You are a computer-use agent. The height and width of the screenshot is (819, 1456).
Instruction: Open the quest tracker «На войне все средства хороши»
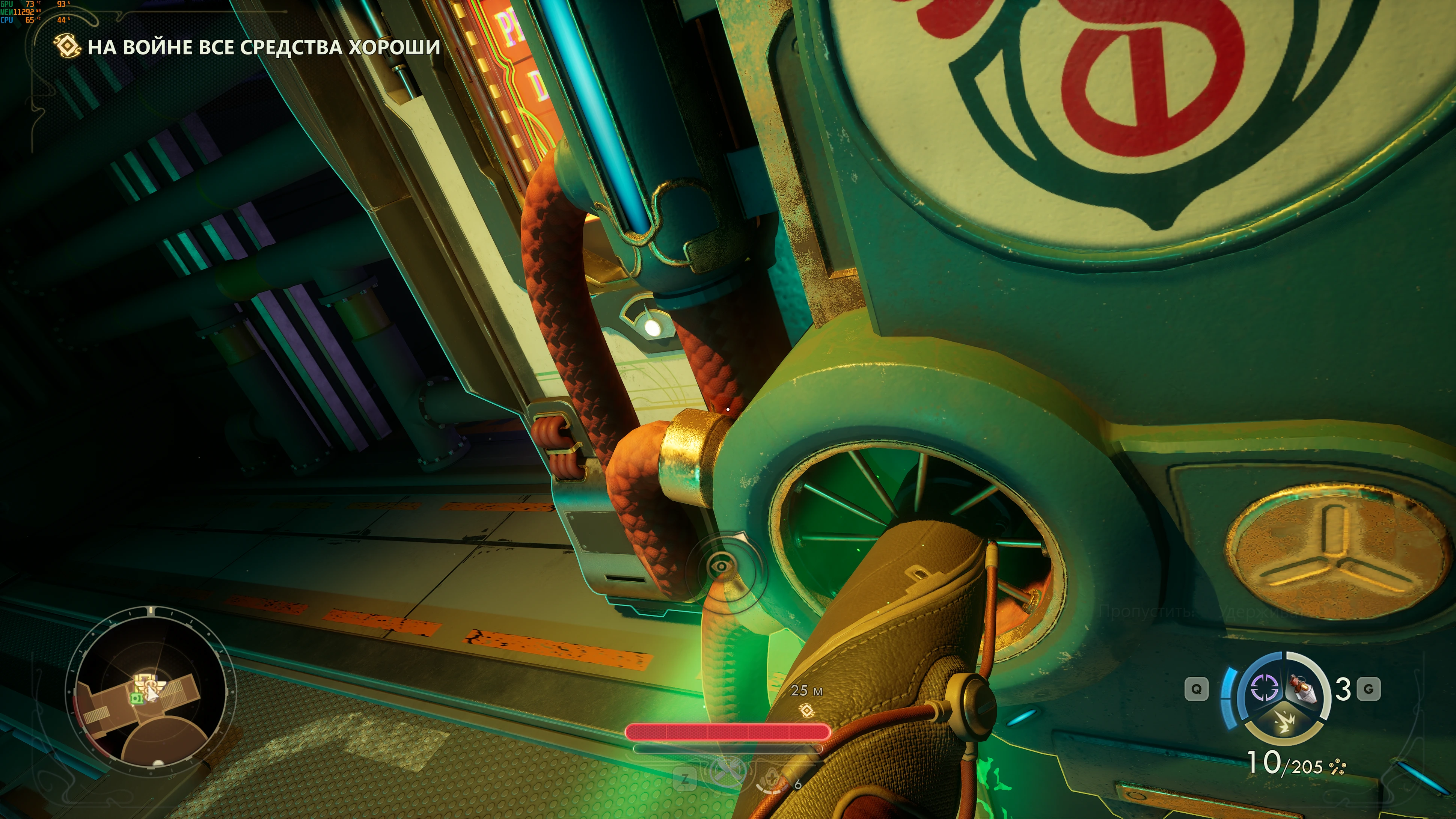coord(264,47)
